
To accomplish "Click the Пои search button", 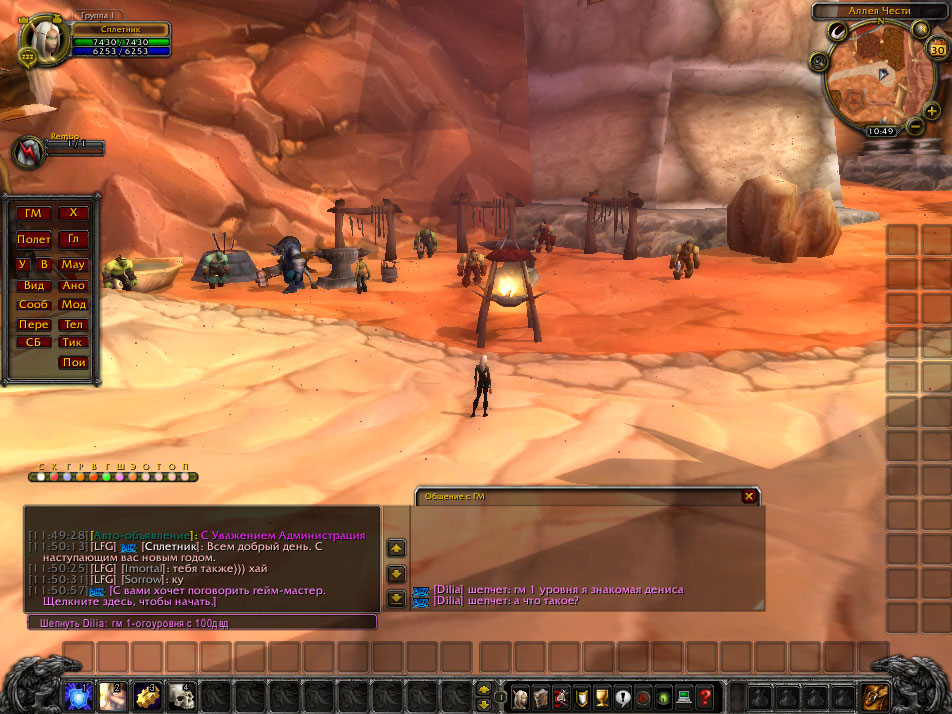I will 73,362.
